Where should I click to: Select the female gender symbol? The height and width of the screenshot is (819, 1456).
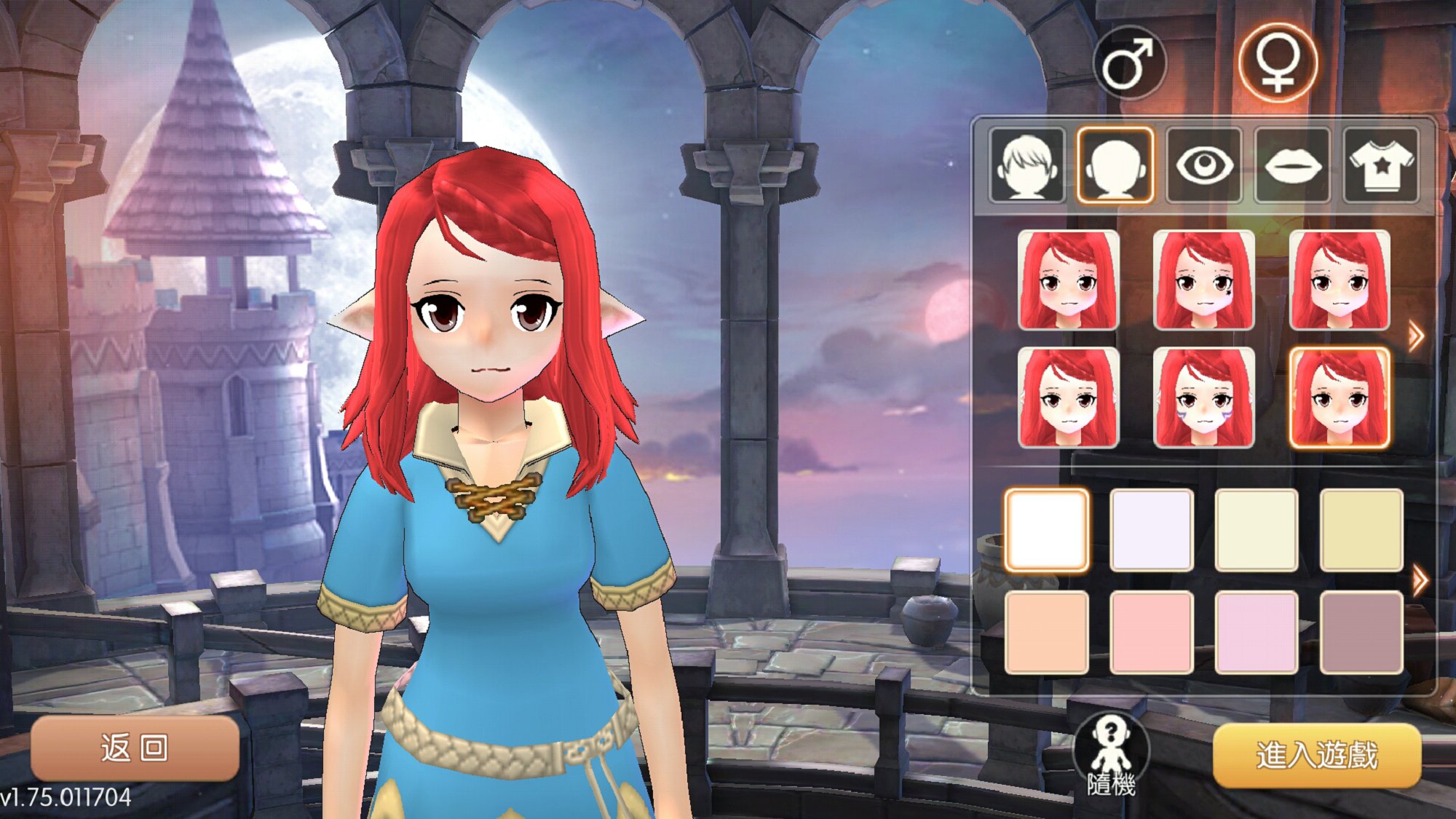(1278, 63)
